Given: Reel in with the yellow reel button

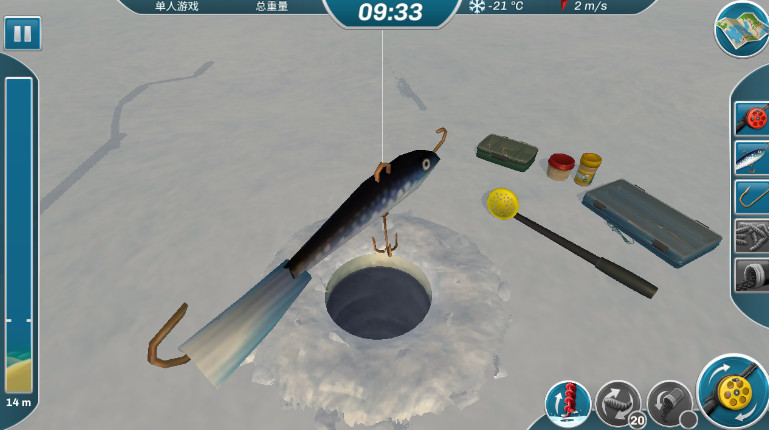Looking at the screenshot, I should pyautogui.click(x=734, y=391).
